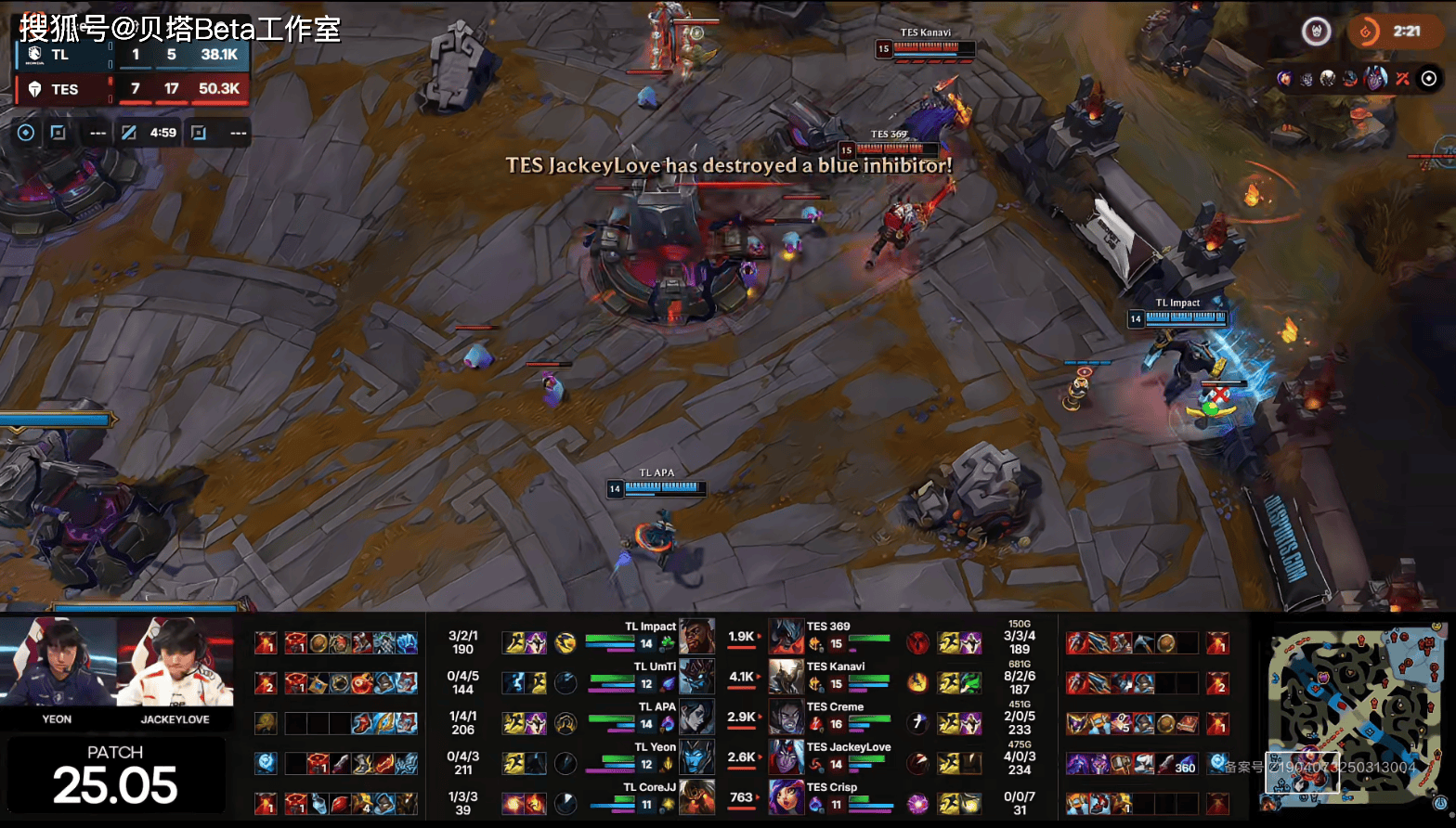
Task: Click the red crossed swords icon
Action: click(1402, 79)
